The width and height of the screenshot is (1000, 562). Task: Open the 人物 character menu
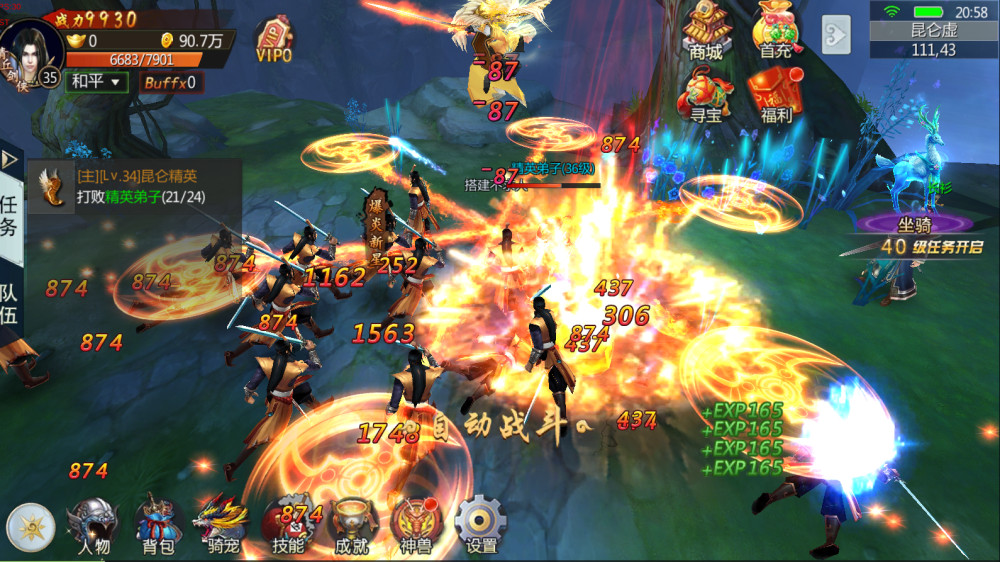[x=93, y=524]
